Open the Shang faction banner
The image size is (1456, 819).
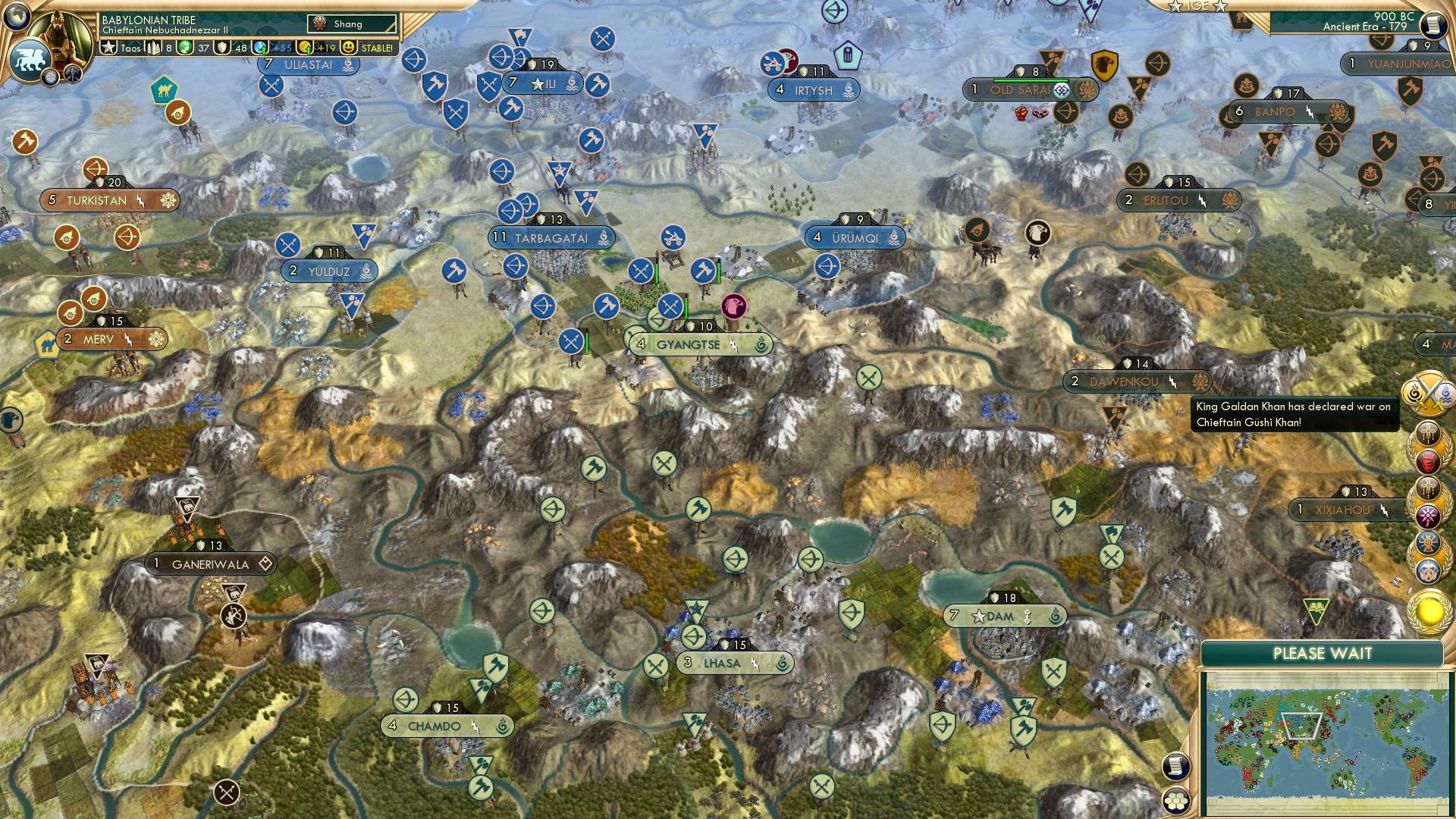pyautogui.click(x=353, y=24)
